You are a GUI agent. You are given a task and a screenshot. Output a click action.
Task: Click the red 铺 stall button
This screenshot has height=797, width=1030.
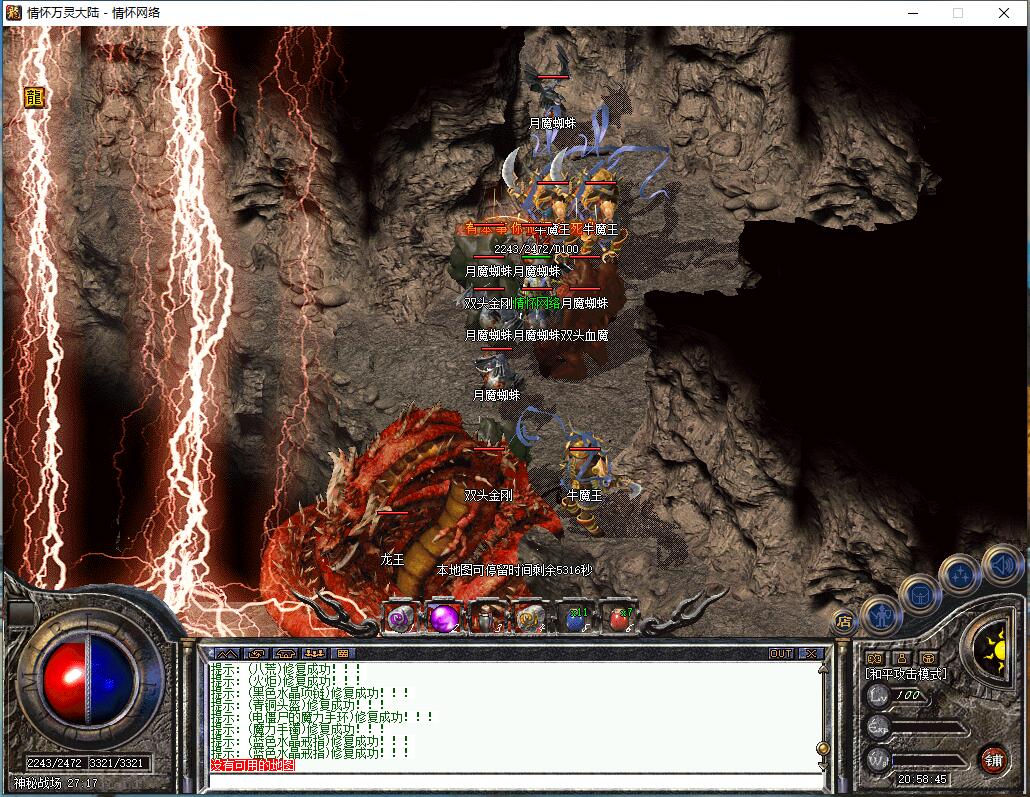[993, 759]
